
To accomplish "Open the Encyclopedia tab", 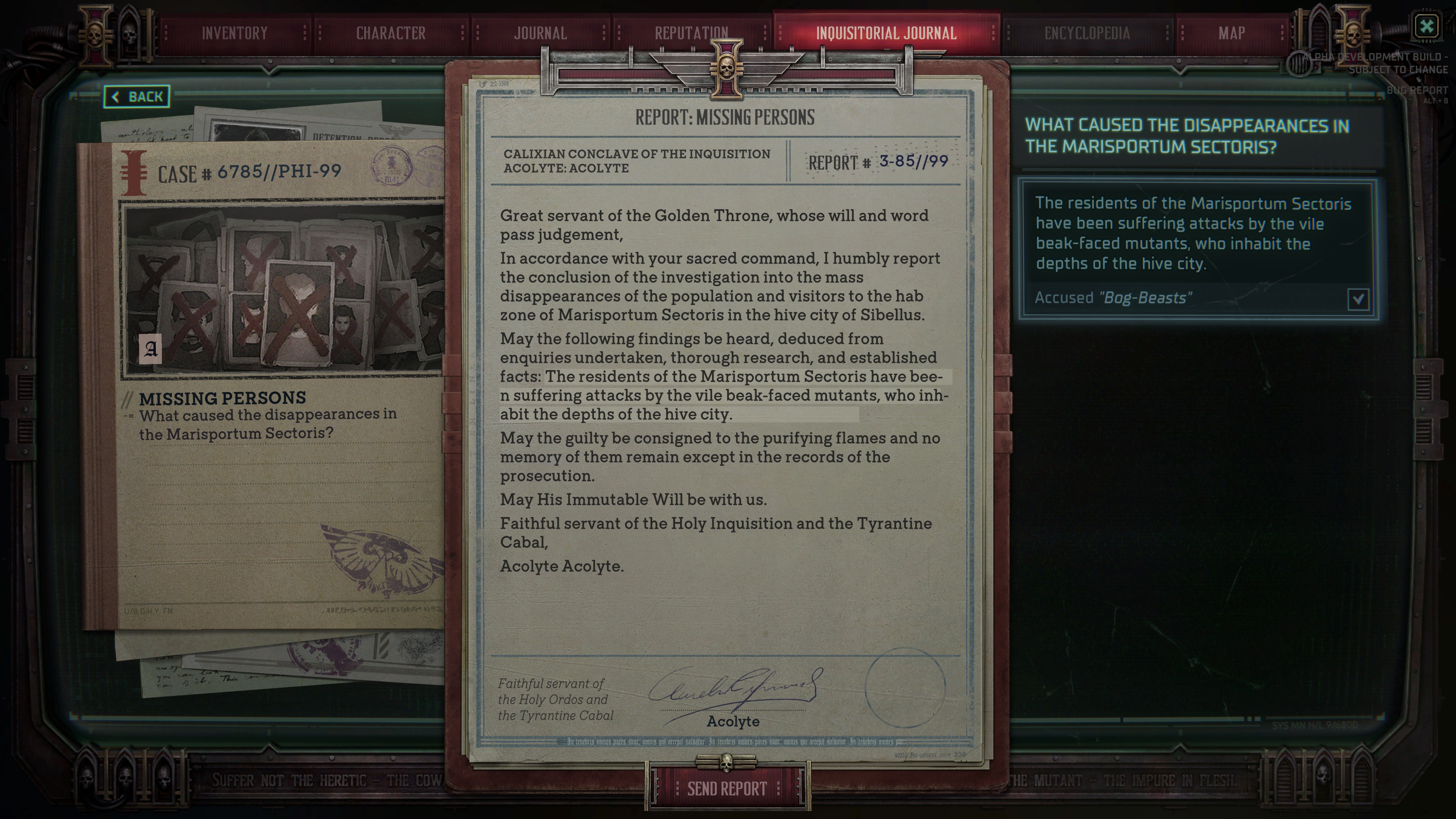I will click(1087, 33).
